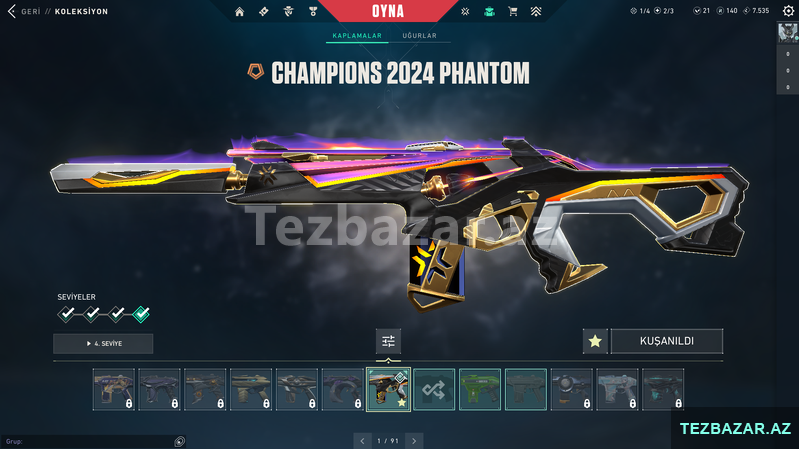799x449 pixels.
Task: Click the Kuşanıldı equipped button
Action: (666, 341)
